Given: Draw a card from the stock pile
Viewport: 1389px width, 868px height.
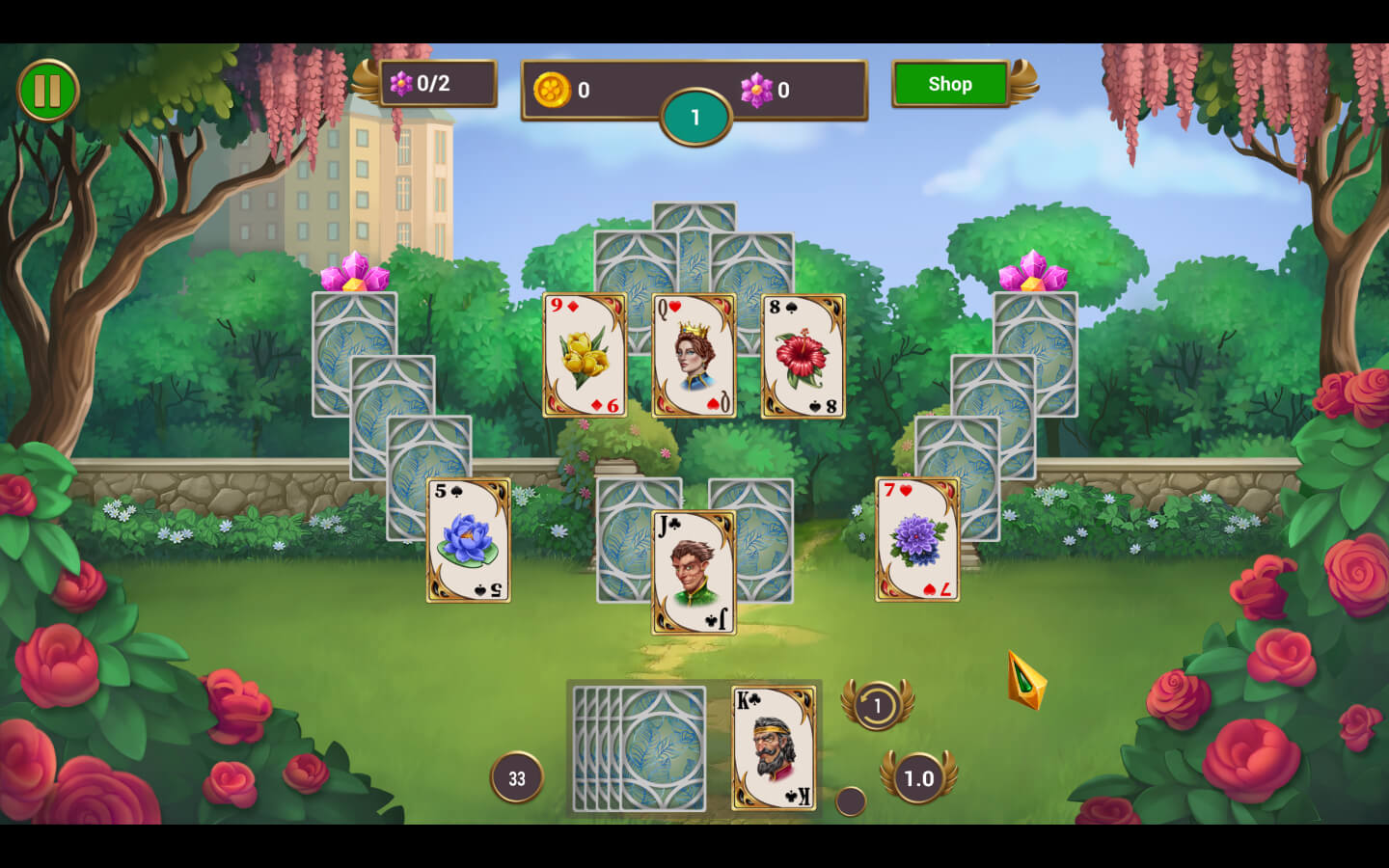Looking at the screenshot, I should [x=640, y=748].
